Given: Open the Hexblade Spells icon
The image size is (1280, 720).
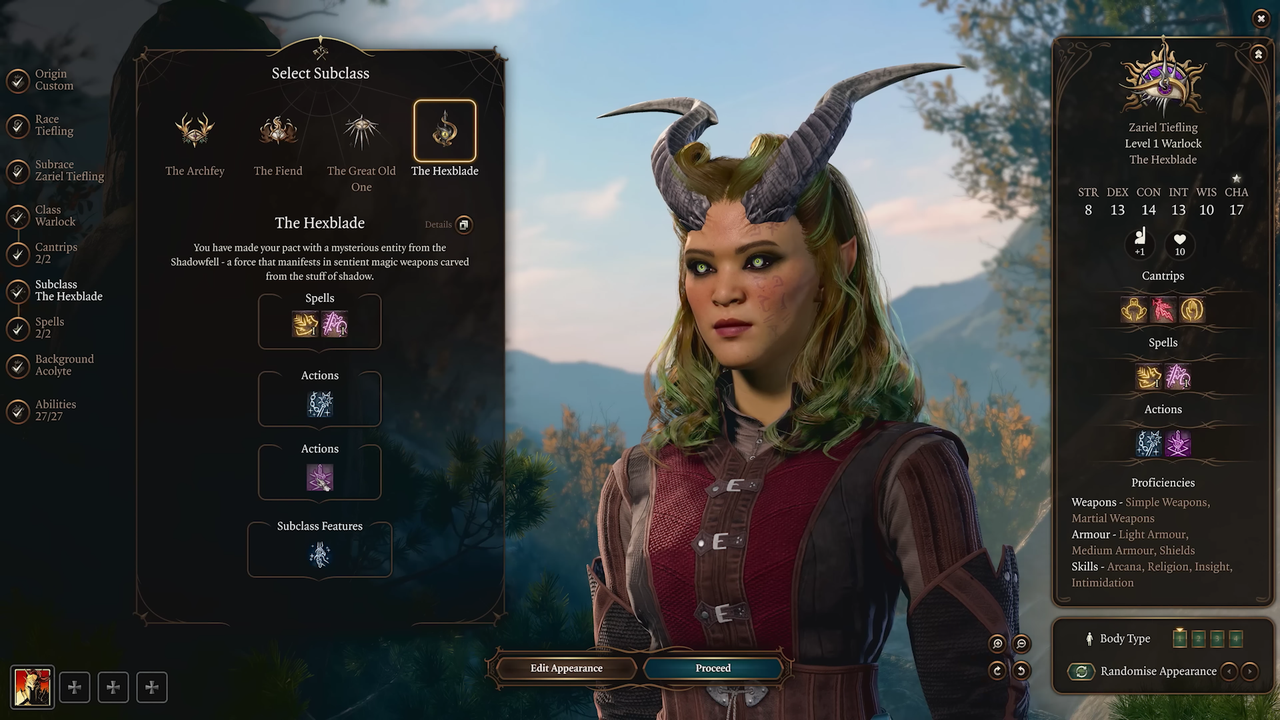Looking at the screenshot, I should tap(320, 322).
